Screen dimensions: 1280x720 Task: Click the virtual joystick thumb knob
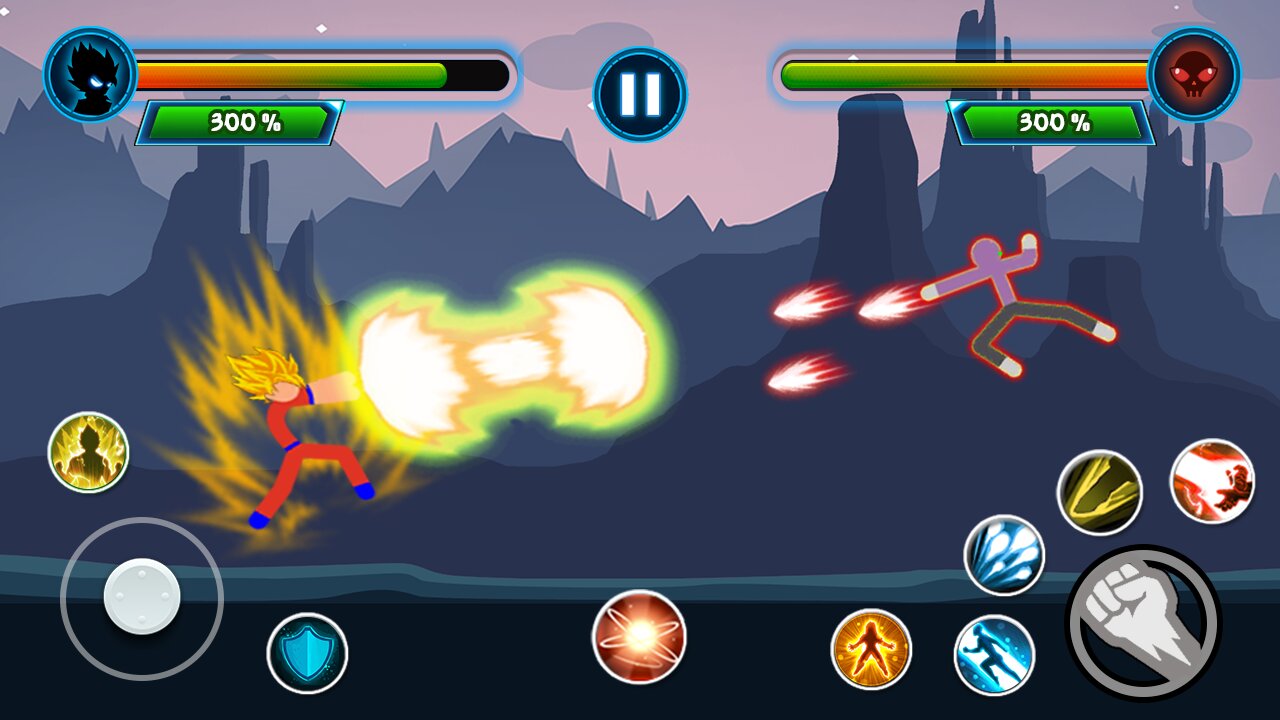(142, 597)
